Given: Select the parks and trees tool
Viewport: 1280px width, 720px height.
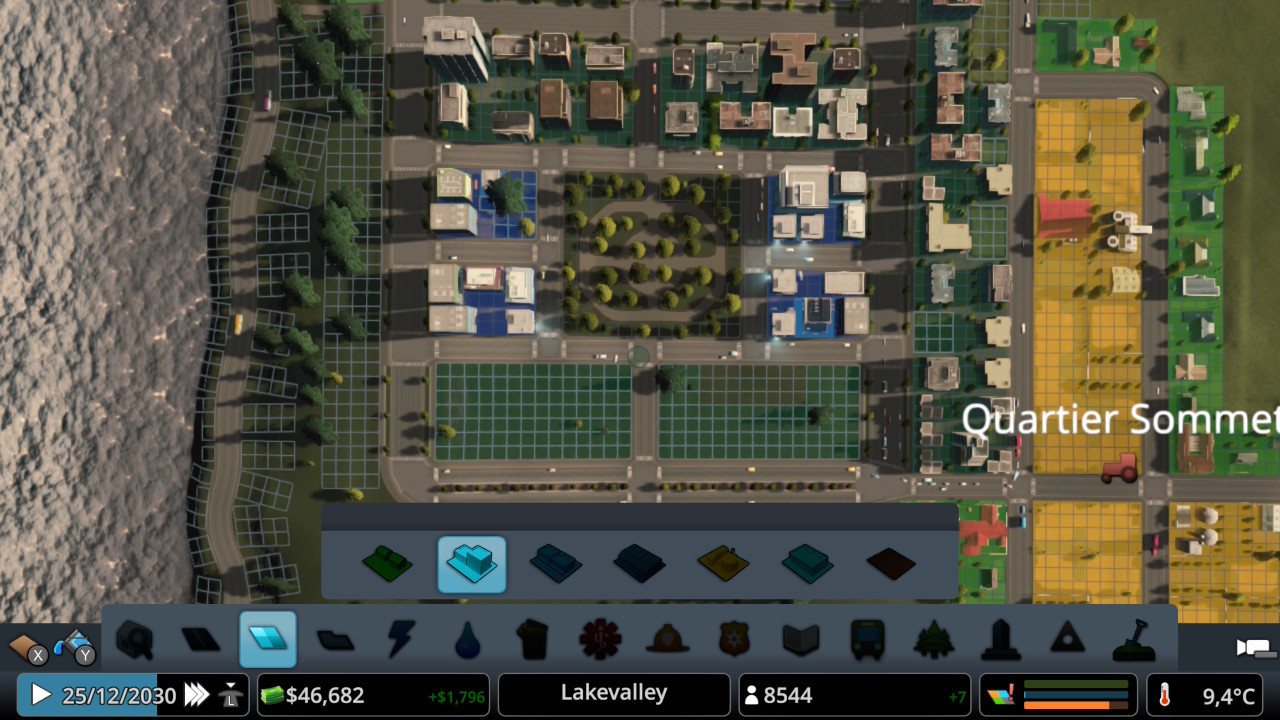Looking at the screenshot, I should 934,640.
